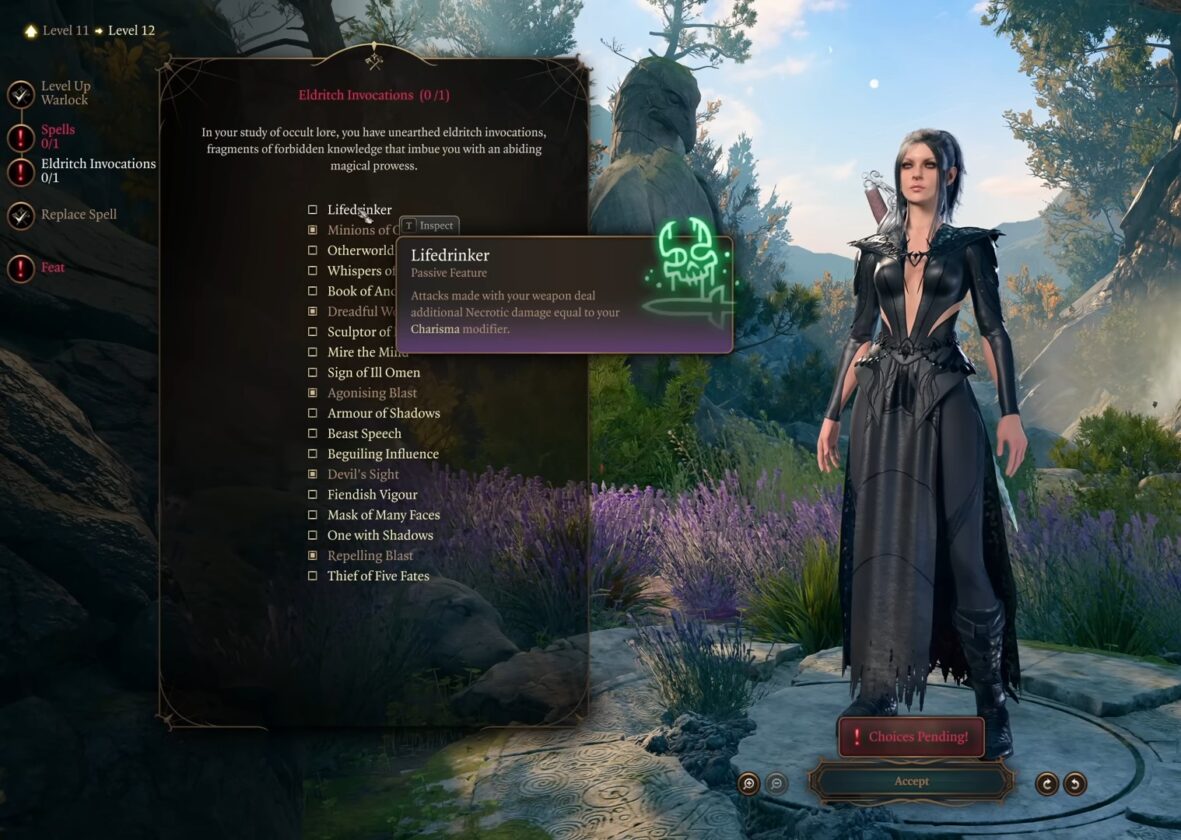Pick the Beast Speech invocation
This screenshot has width=1181, height=840.
point(313,434)
